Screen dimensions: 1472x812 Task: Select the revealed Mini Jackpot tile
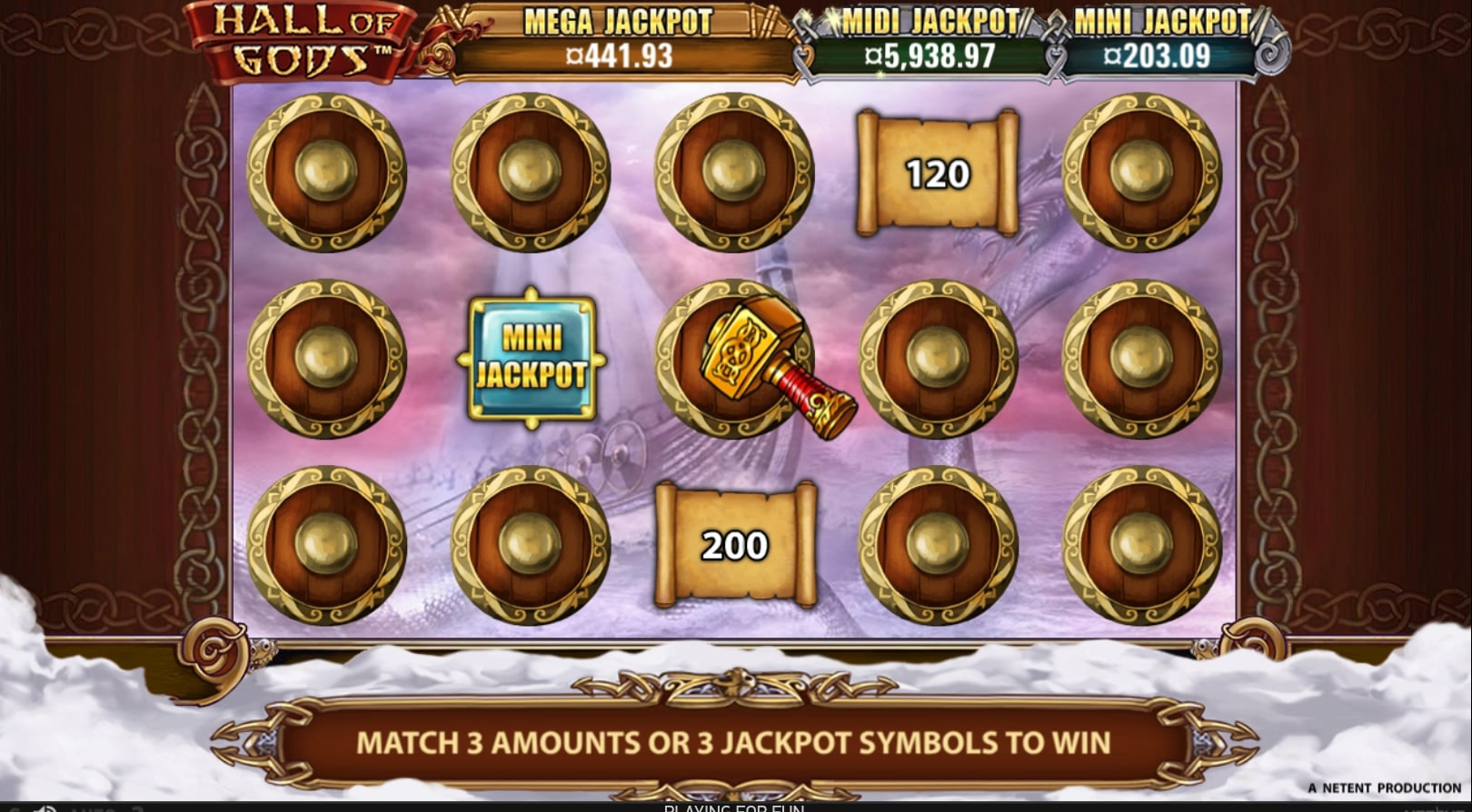532,358
